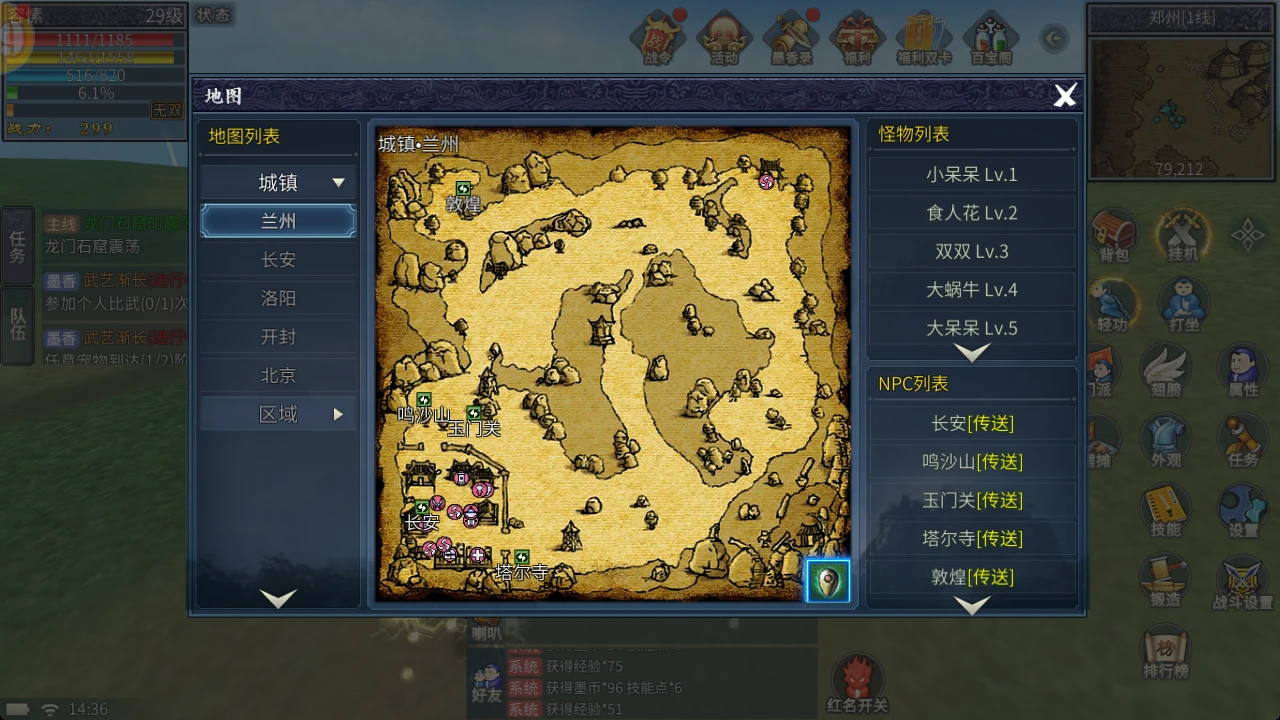Open 打坐 meditation mode
This screenshot has height=720, width=1280.
point(1182,305)
